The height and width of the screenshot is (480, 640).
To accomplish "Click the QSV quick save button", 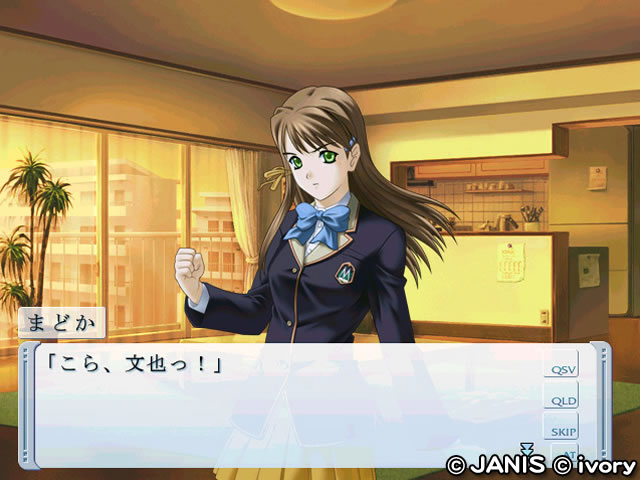I will [x=561, y=369].
